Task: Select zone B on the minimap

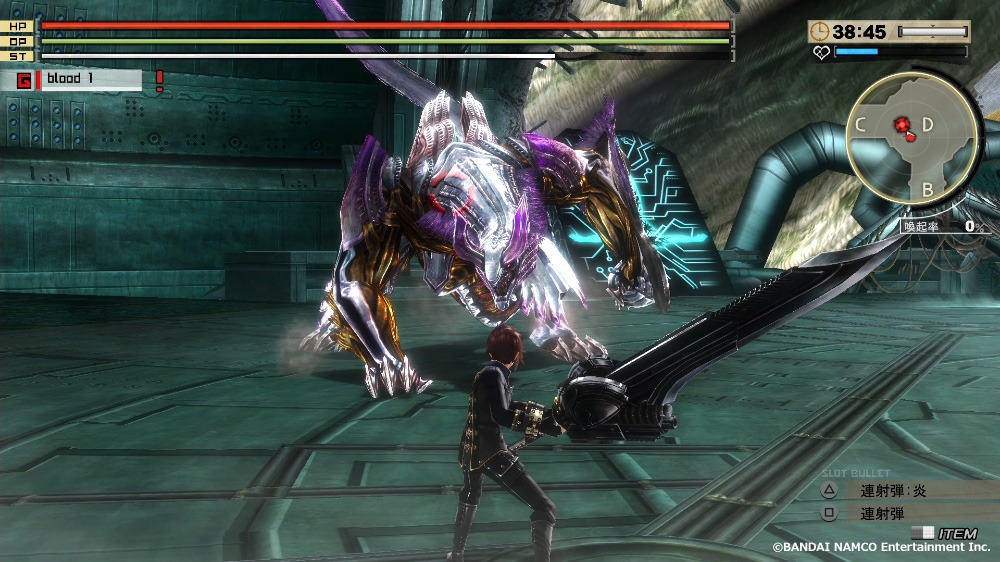Action: pyautogui.click(x=927, y=189)
